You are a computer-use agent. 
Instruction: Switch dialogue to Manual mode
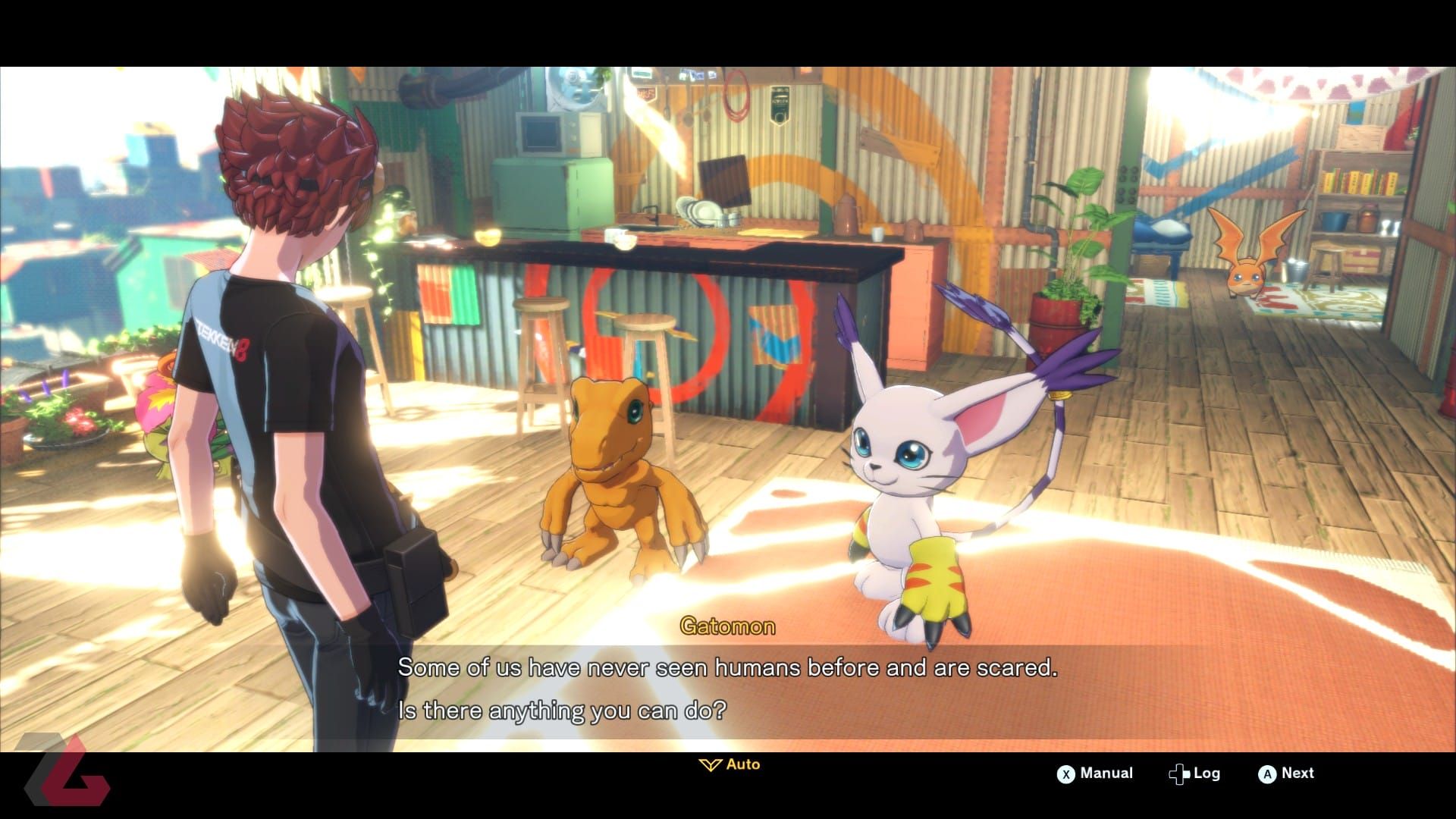pyautogui.click(x=1095, y=773)
